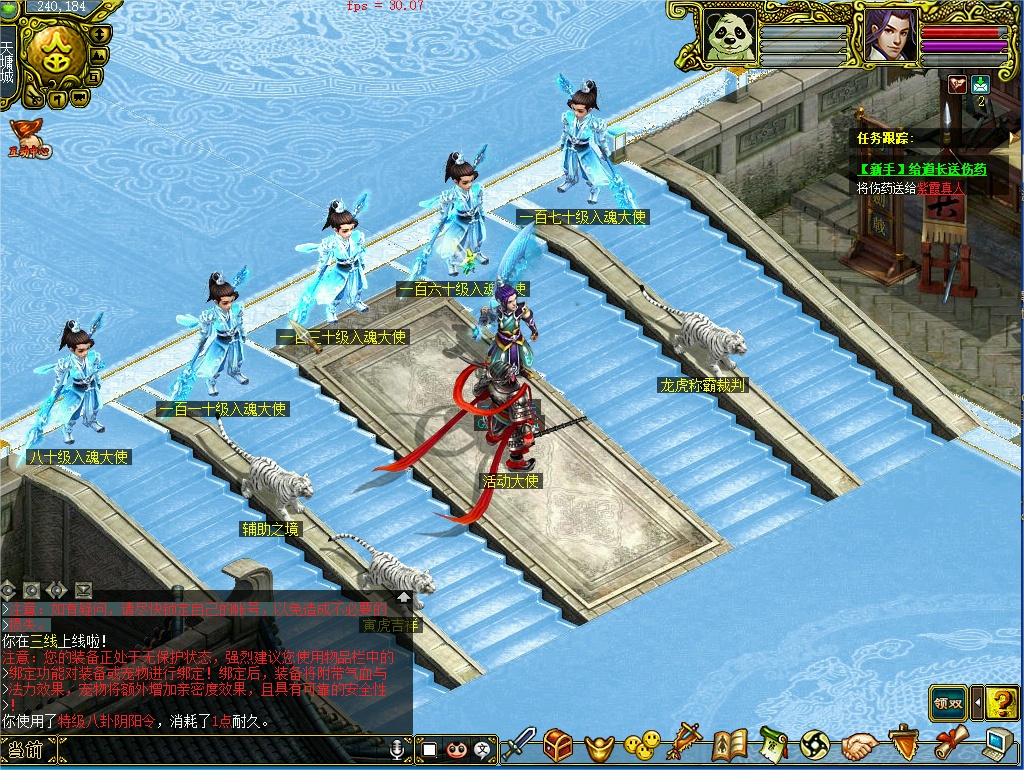The image size is (1024, 770).
Task: Toggle the microphone voice chat button
Action: pos(398,748)
